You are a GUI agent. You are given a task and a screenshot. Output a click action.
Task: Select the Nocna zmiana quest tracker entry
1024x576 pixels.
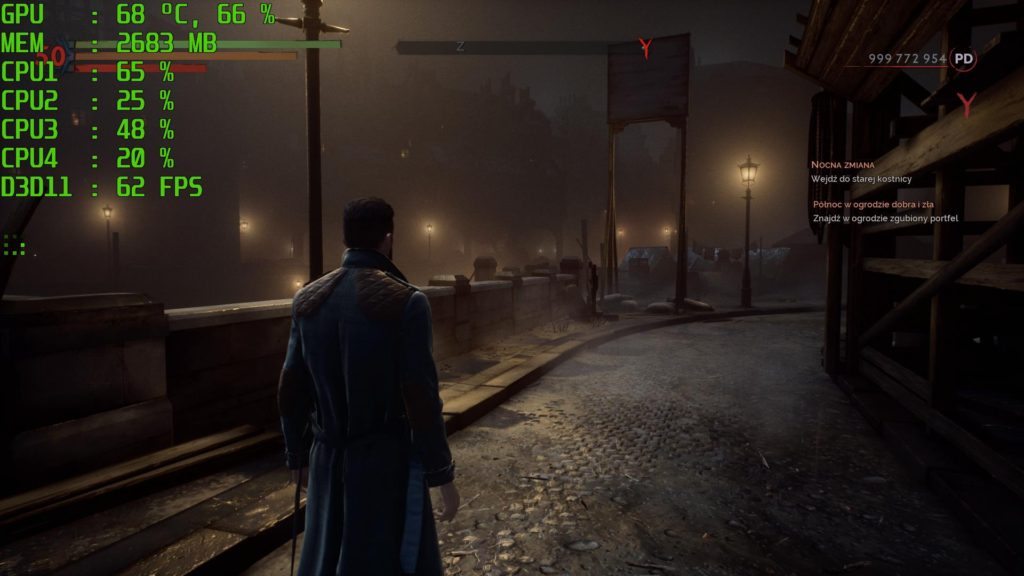click(843, 164)
